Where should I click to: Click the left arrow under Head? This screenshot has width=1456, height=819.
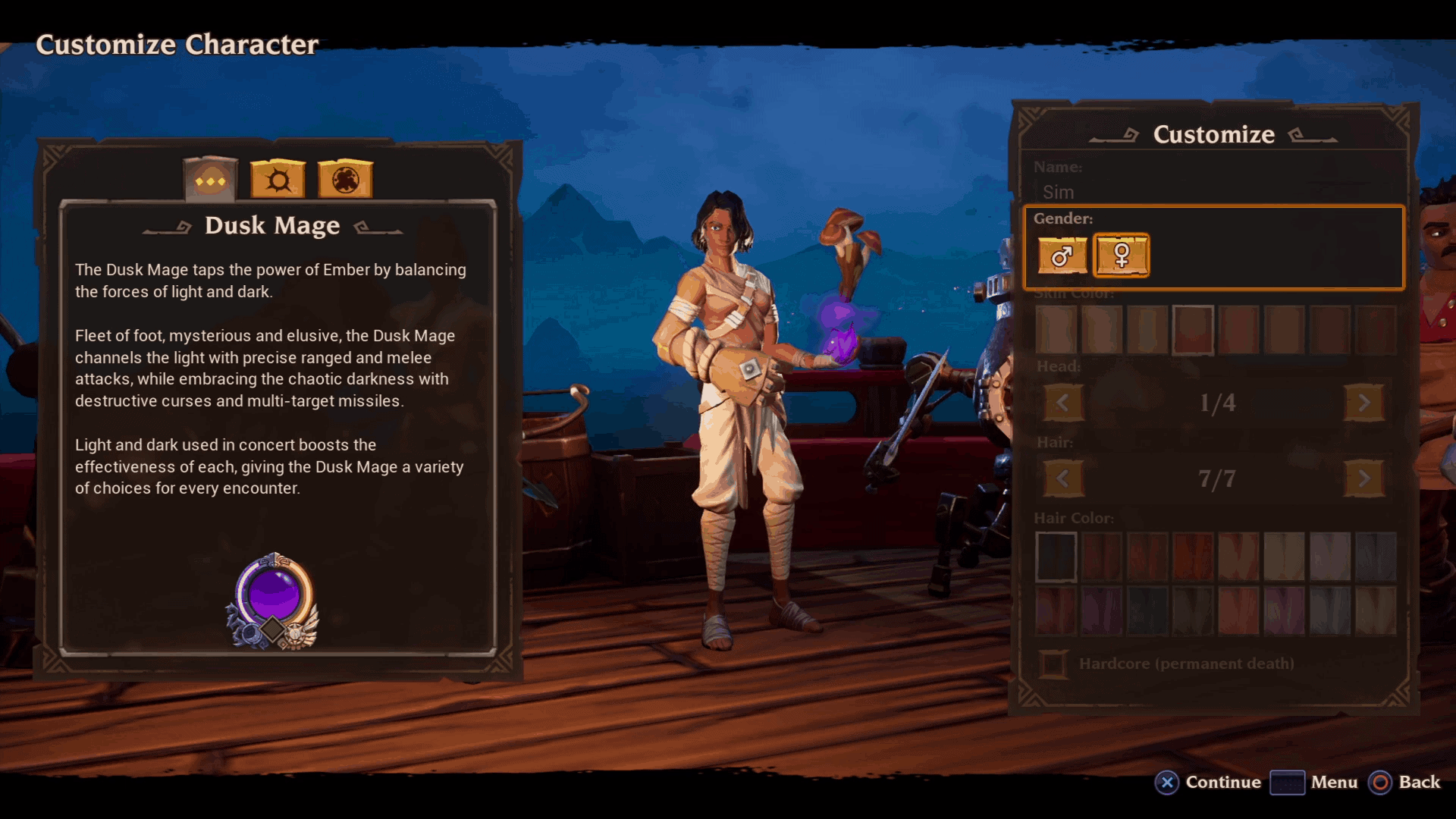click(x=1063, y=403)
